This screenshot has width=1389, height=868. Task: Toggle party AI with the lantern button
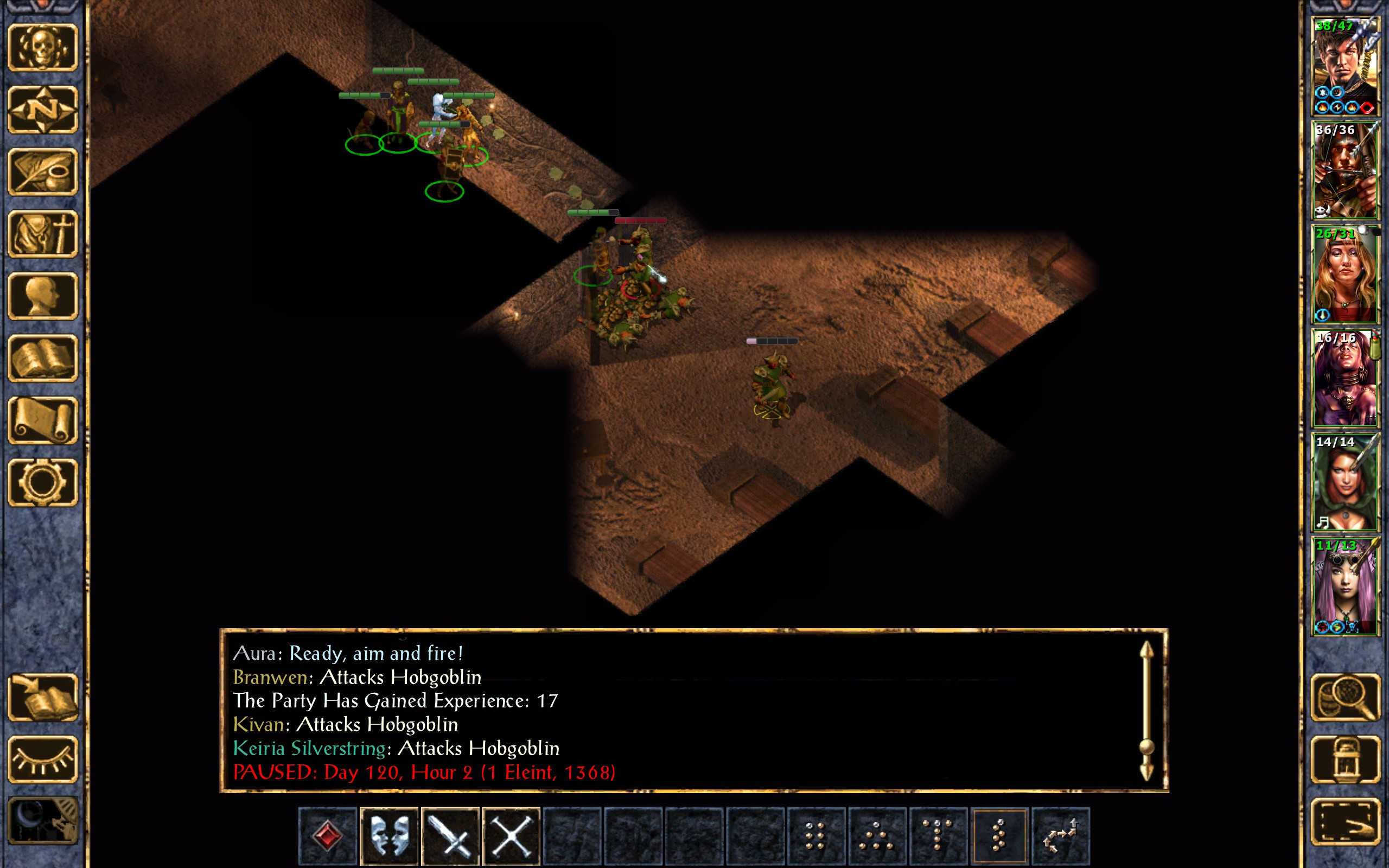1346,759
